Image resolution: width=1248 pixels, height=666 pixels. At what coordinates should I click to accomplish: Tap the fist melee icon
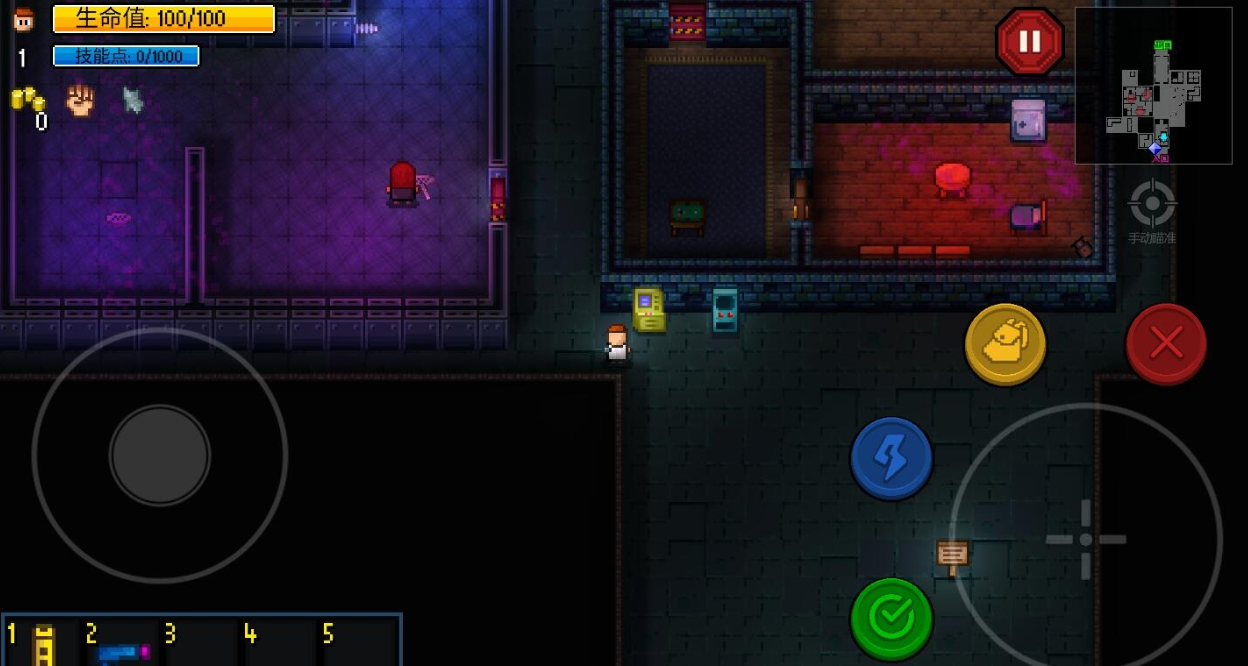pos(80,99)
